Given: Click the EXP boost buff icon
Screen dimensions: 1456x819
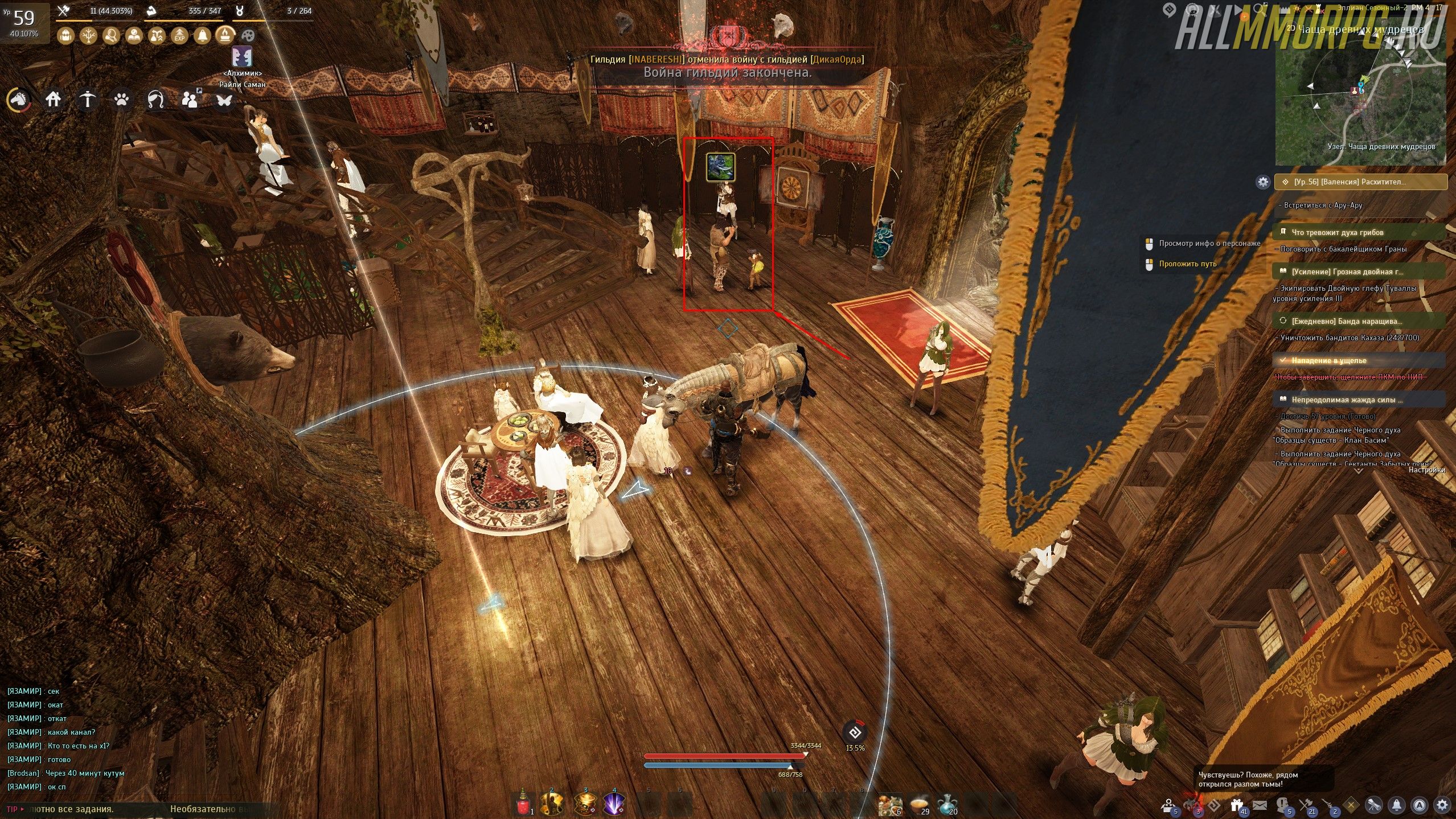Looking at the screenshot, I should [179, 36].
